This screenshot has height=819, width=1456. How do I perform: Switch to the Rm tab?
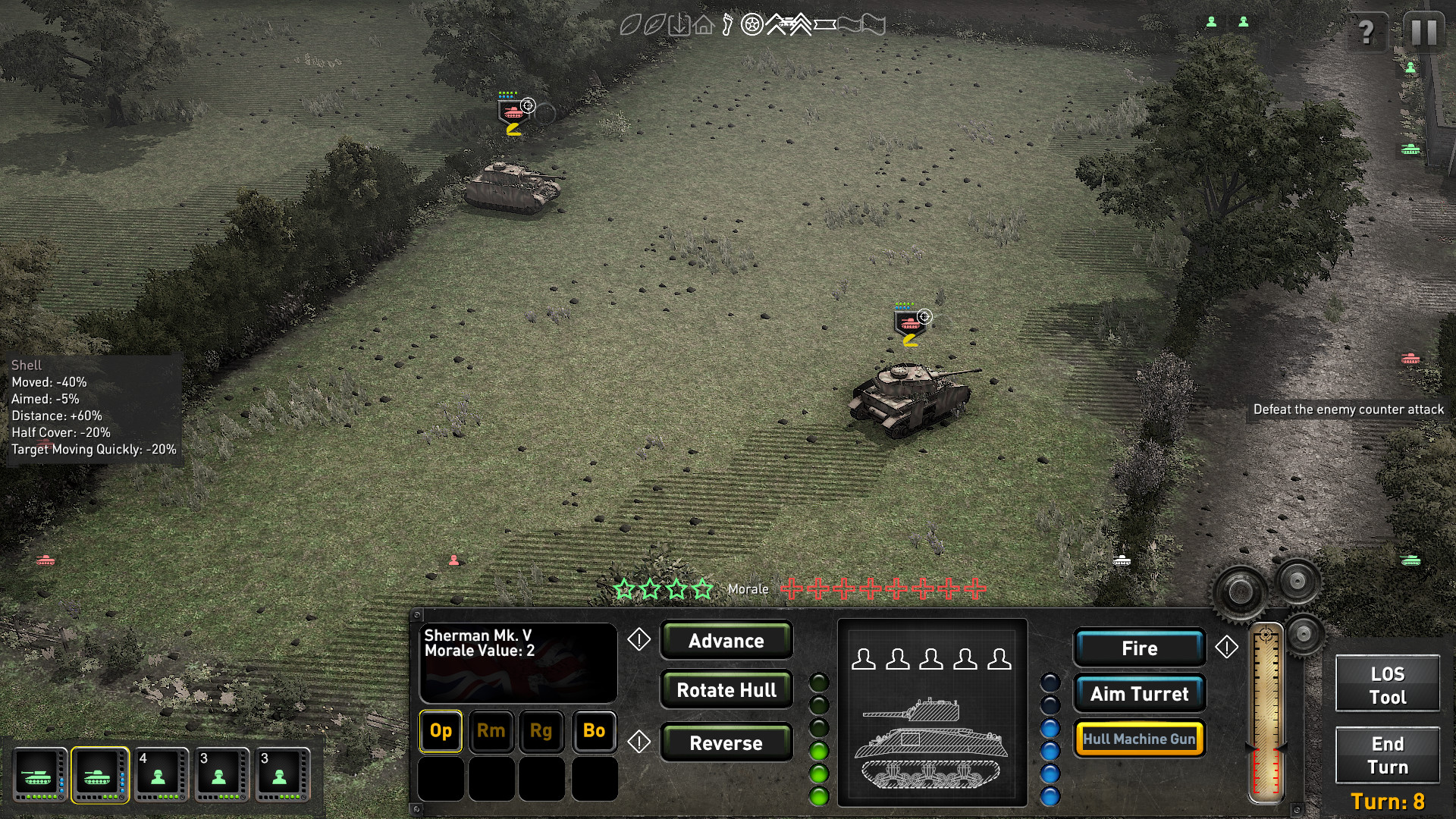tap(491, 731)
